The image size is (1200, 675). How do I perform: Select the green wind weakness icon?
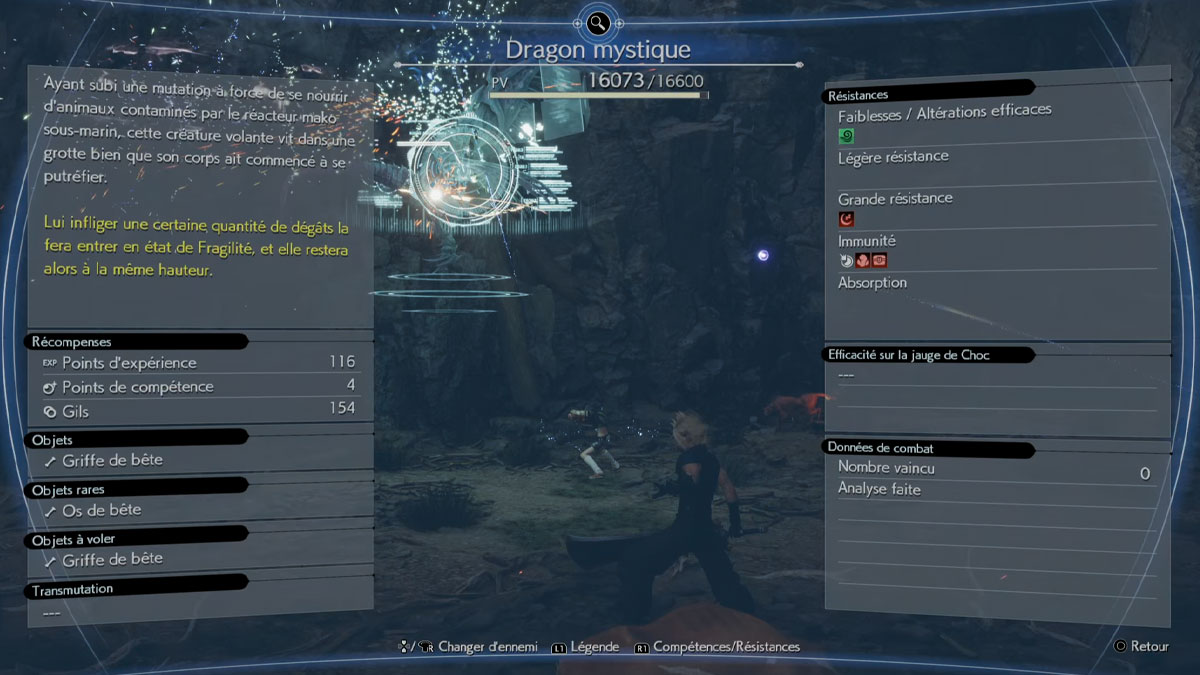tap(846, 135)
